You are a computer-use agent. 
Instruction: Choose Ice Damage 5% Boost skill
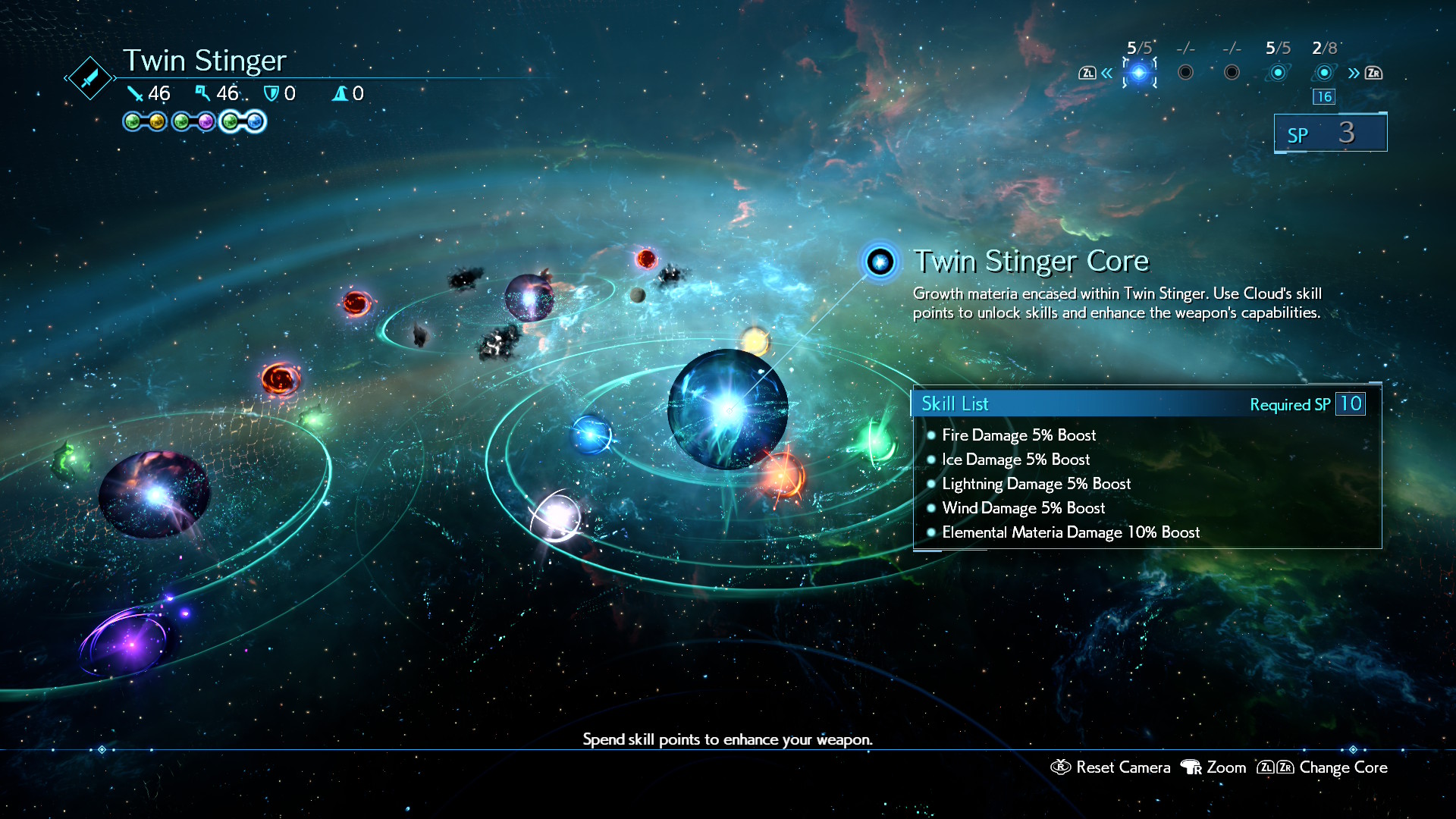pos(1015,460)
